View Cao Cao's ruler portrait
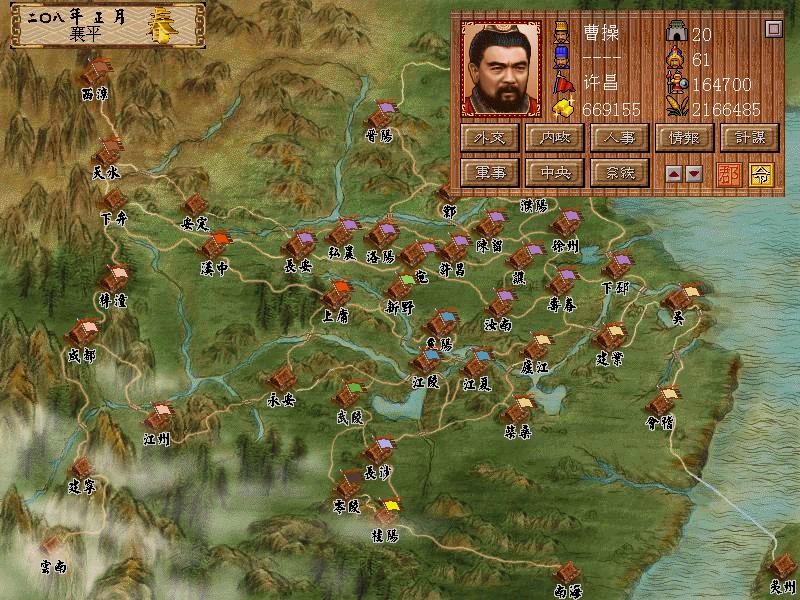 pyautogui.click(x=503, y=68)
